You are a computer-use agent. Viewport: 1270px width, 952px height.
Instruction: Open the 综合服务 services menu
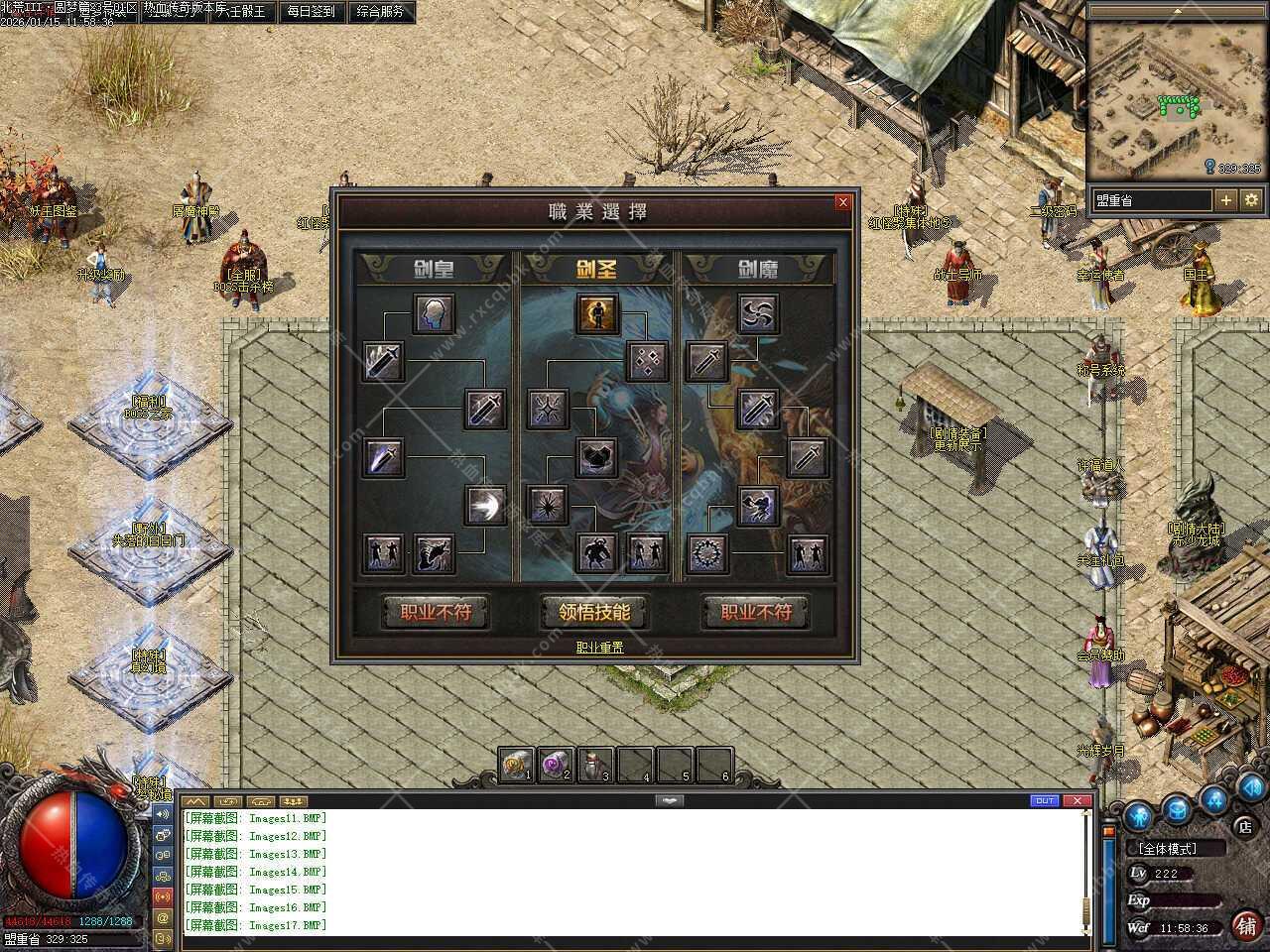coord(380,12)
